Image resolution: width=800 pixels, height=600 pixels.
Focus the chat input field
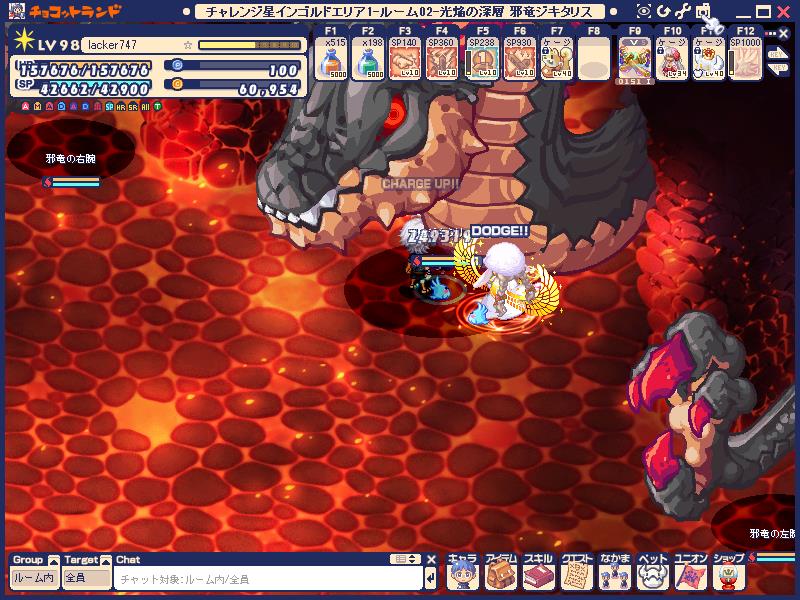[265, 579]
